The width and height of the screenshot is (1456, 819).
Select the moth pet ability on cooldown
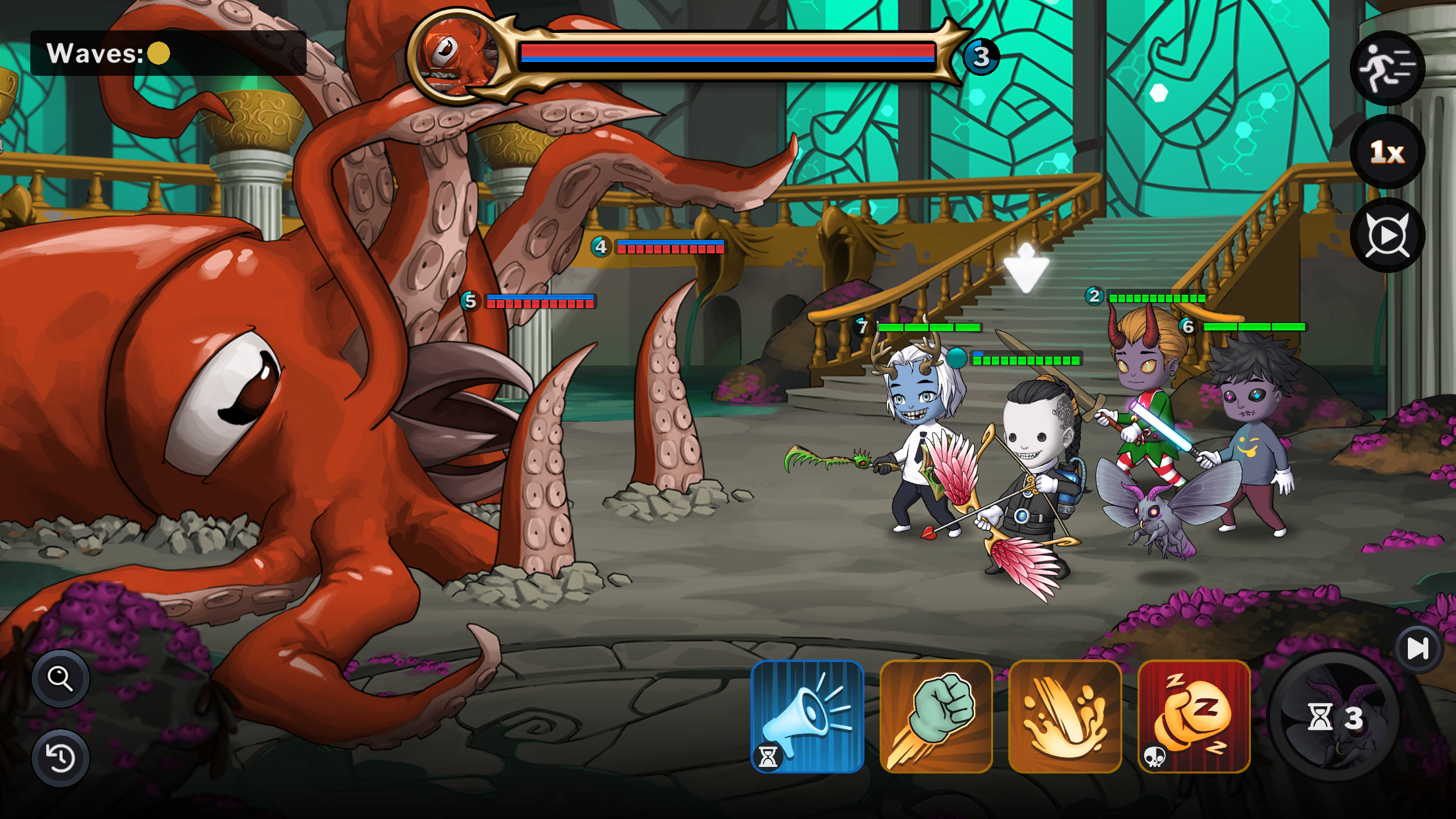point(1335,717)
